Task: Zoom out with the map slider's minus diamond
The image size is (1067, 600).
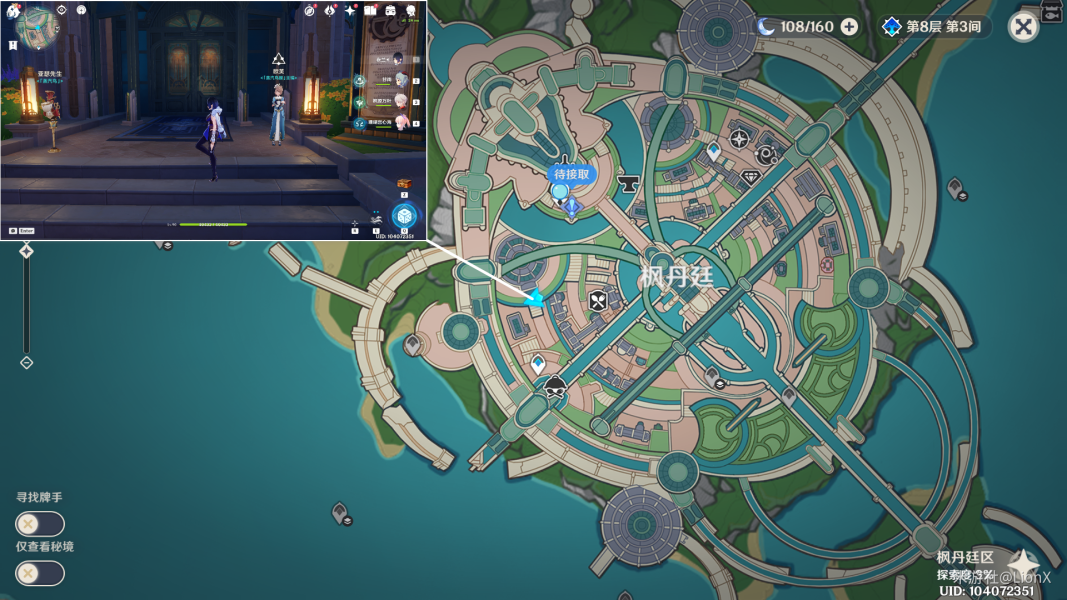Action: pyautogui.click(x=27, y=362)
